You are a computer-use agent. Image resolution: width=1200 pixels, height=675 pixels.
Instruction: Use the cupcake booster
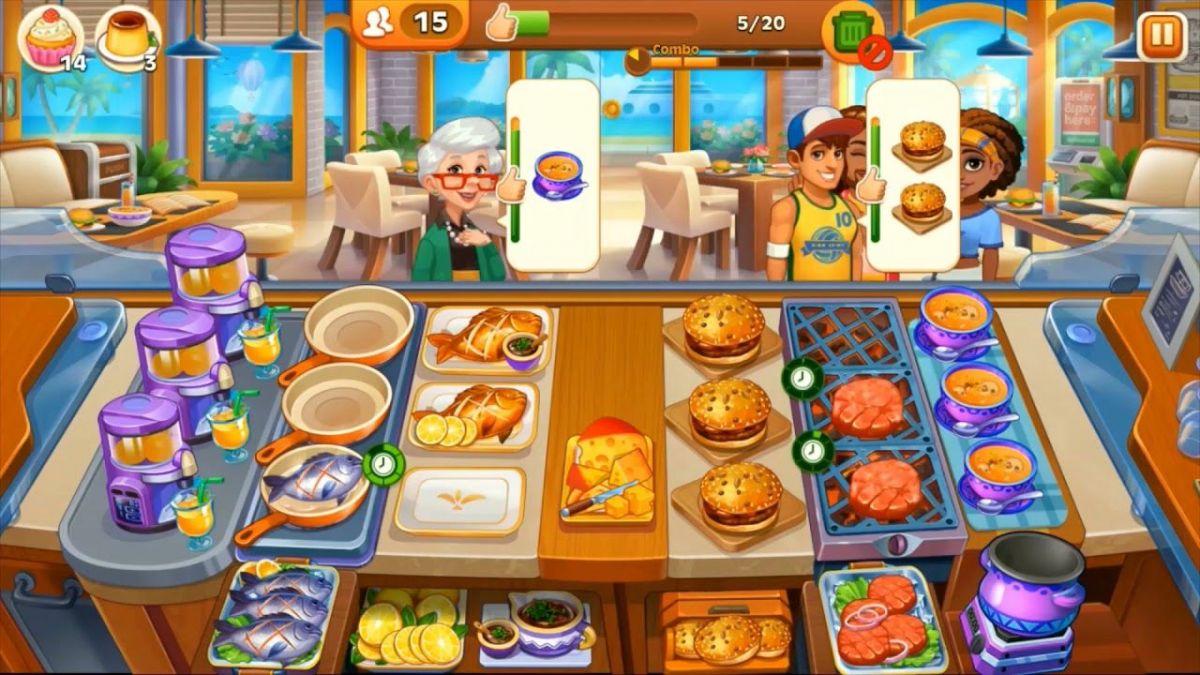pos(51,36)
